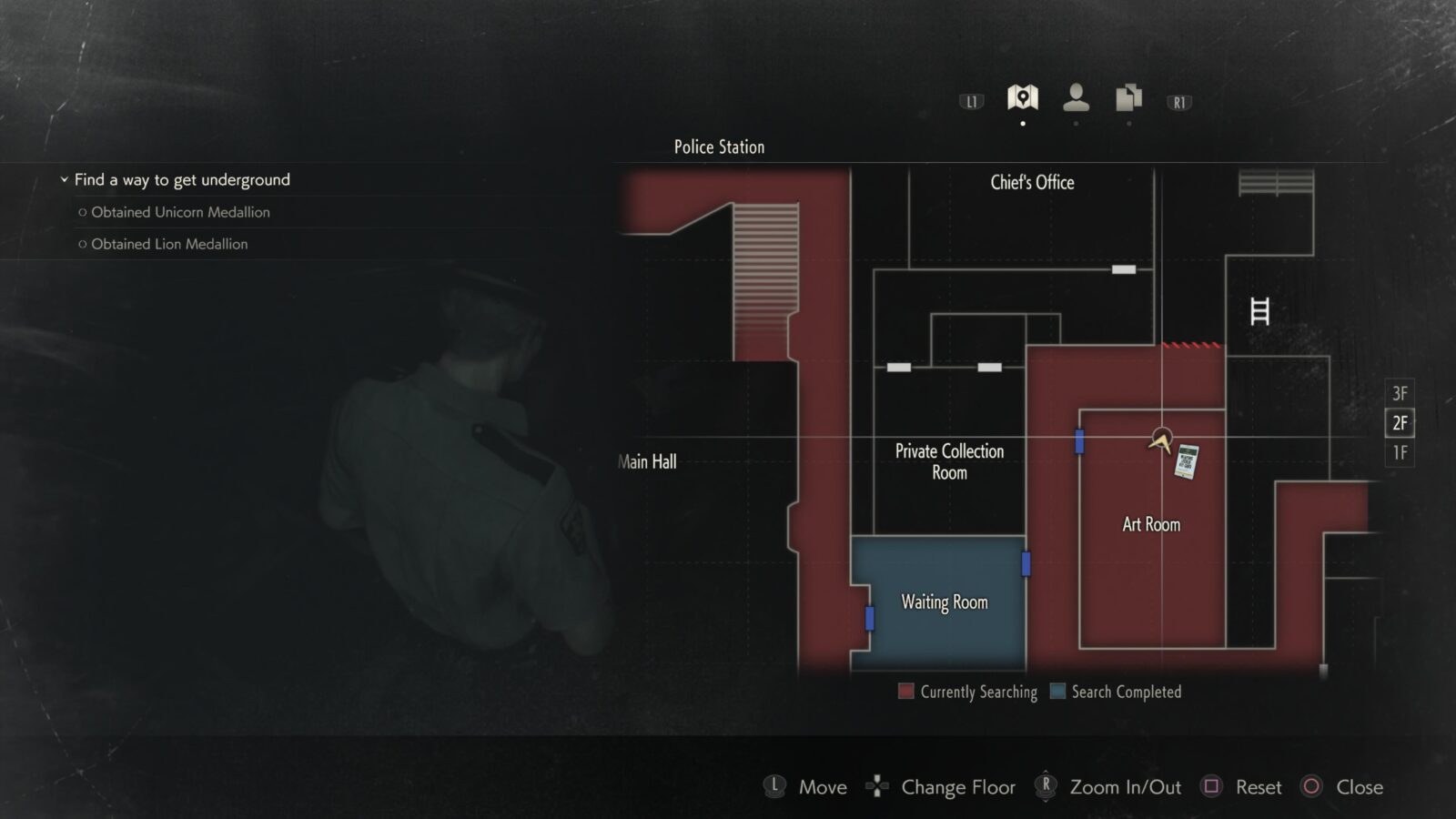Click the ladder icon on the map

(x=1260, y=310)
